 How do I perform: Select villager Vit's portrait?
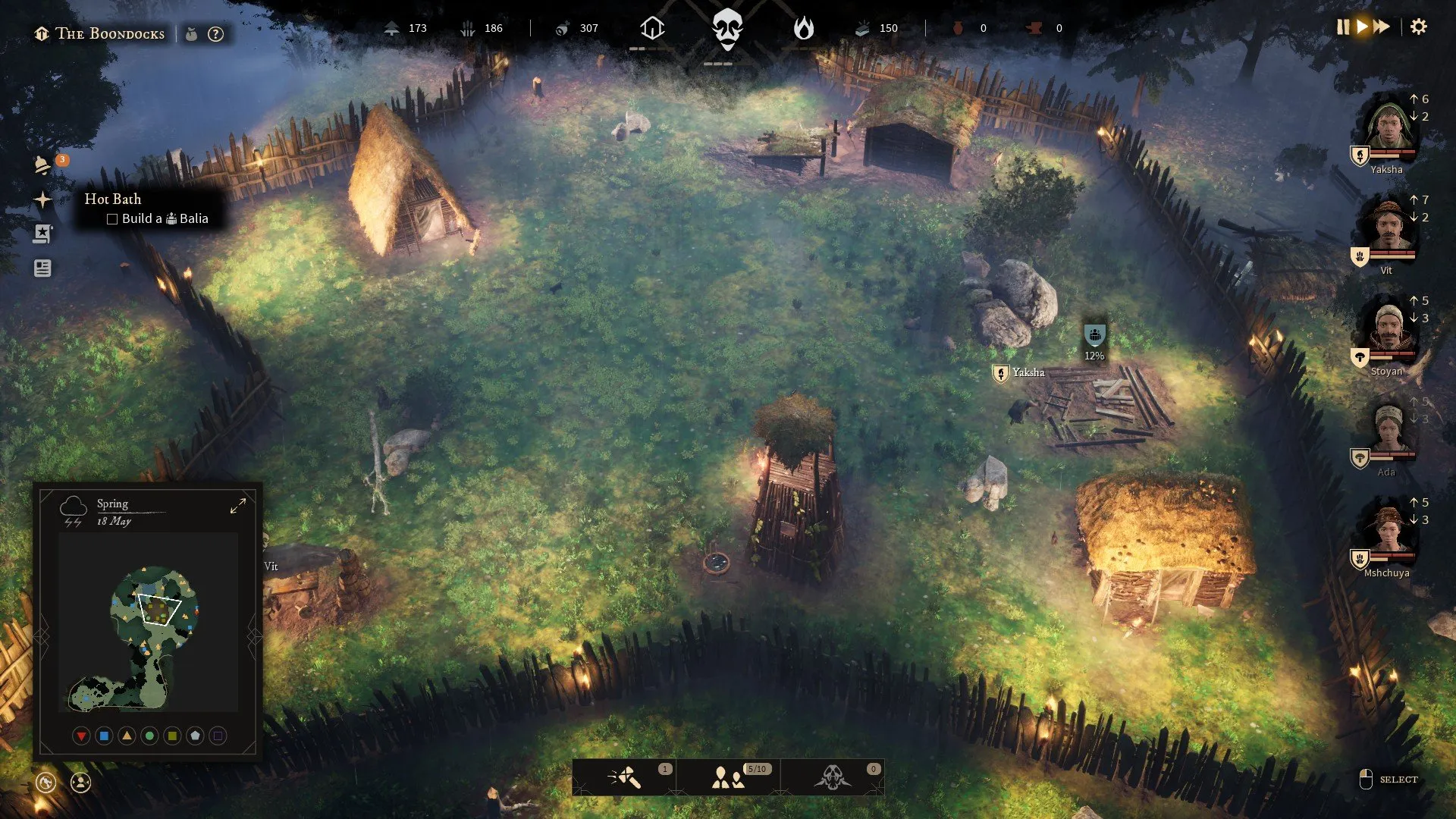tap(1388, 227)
